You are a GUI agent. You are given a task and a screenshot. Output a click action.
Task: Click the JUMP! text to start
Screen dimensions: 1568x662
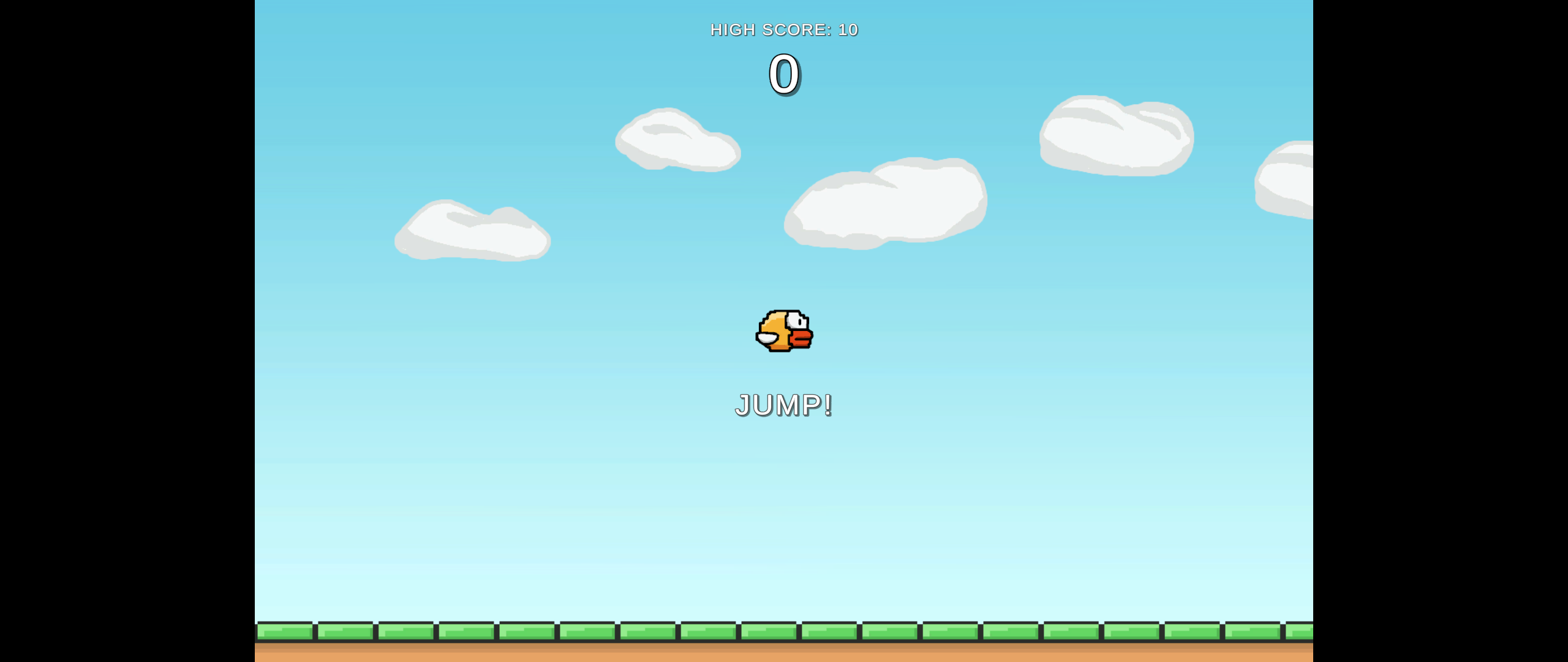[x=784, y=405]
